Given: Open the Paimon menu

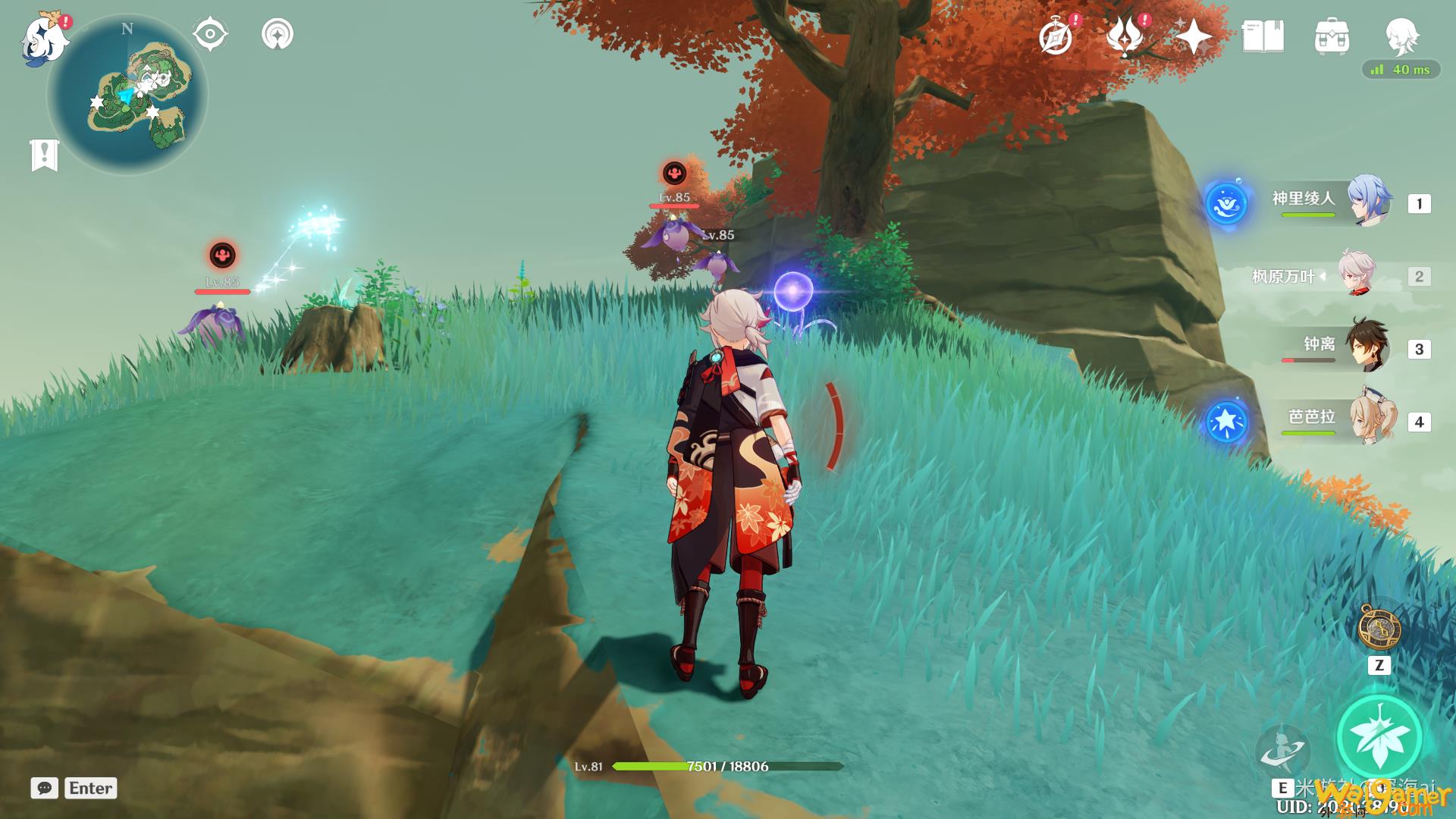Looking at the screenshot, I should 43,38.
